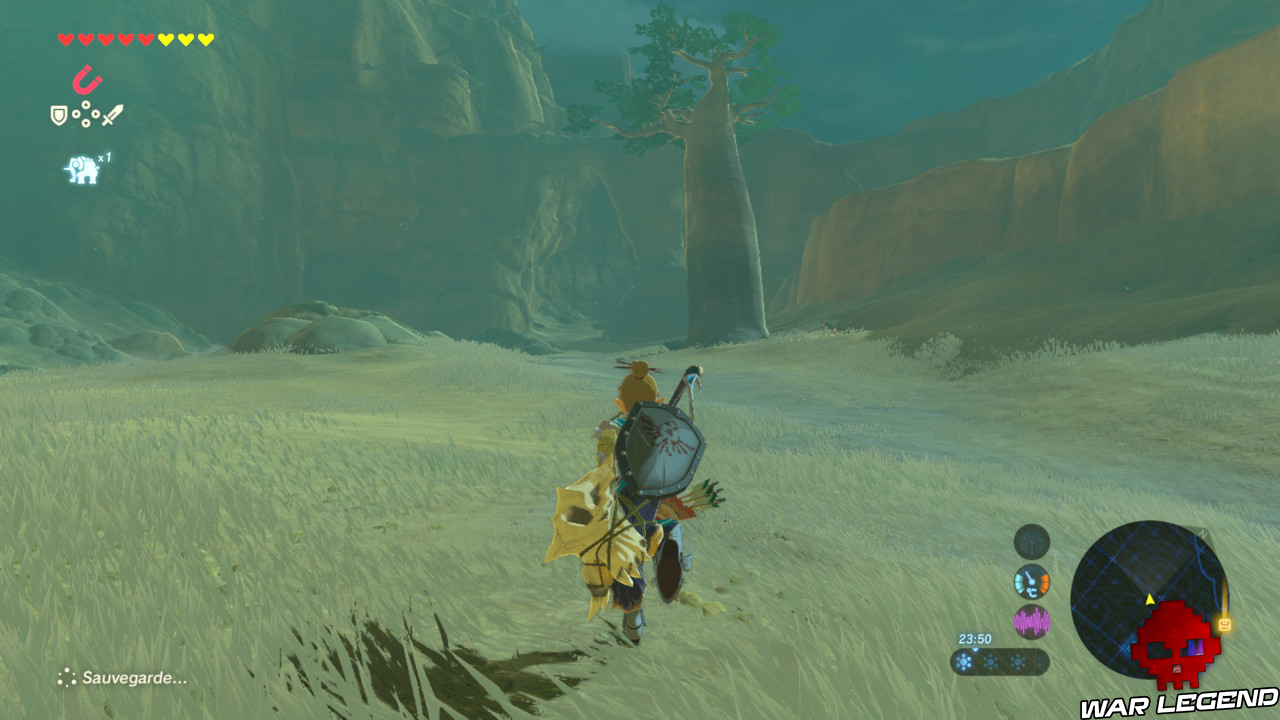Click the purple noise meter icon
This screenshot has height=720, width=1280.
pyautogui.click(x=1032, y=621)
